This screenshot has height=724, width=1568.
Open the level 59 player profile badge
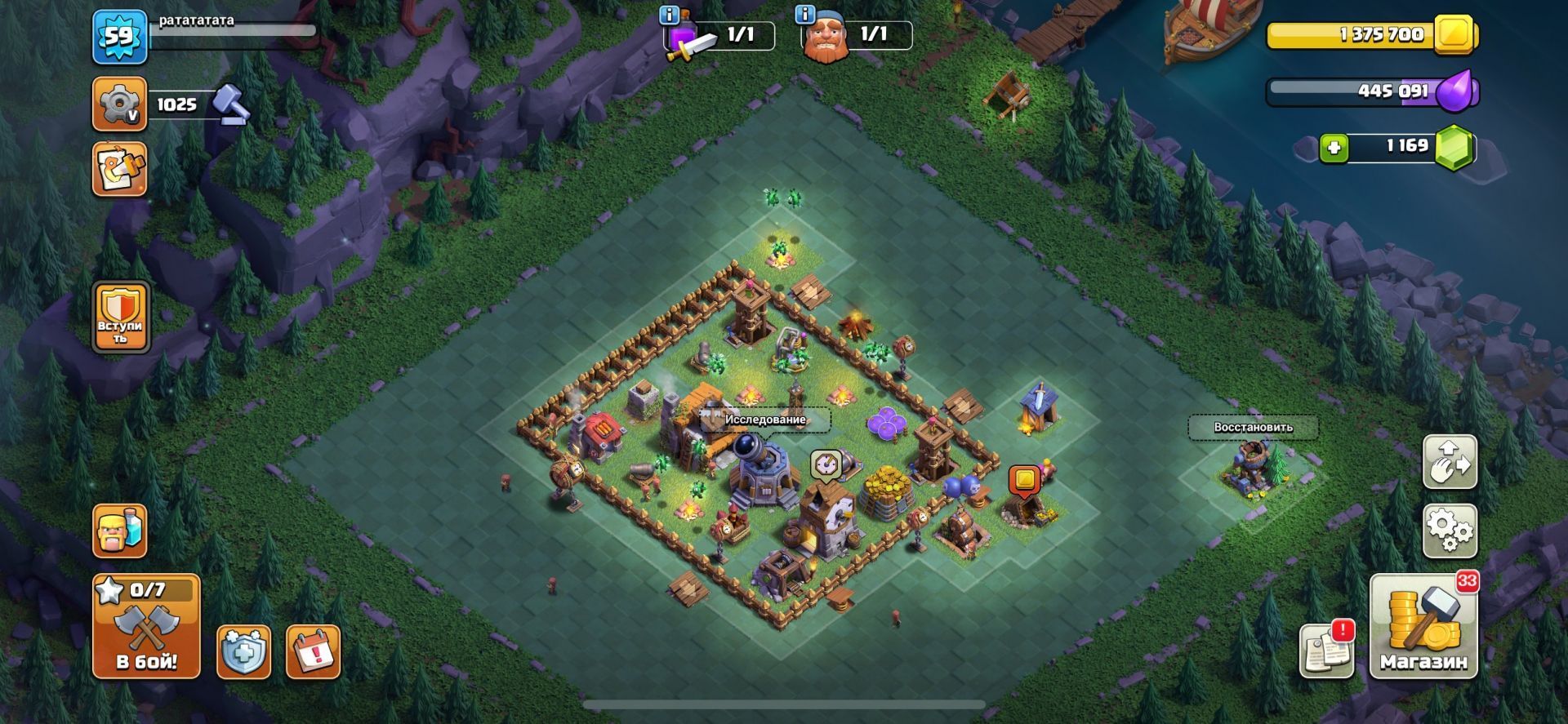119,38
